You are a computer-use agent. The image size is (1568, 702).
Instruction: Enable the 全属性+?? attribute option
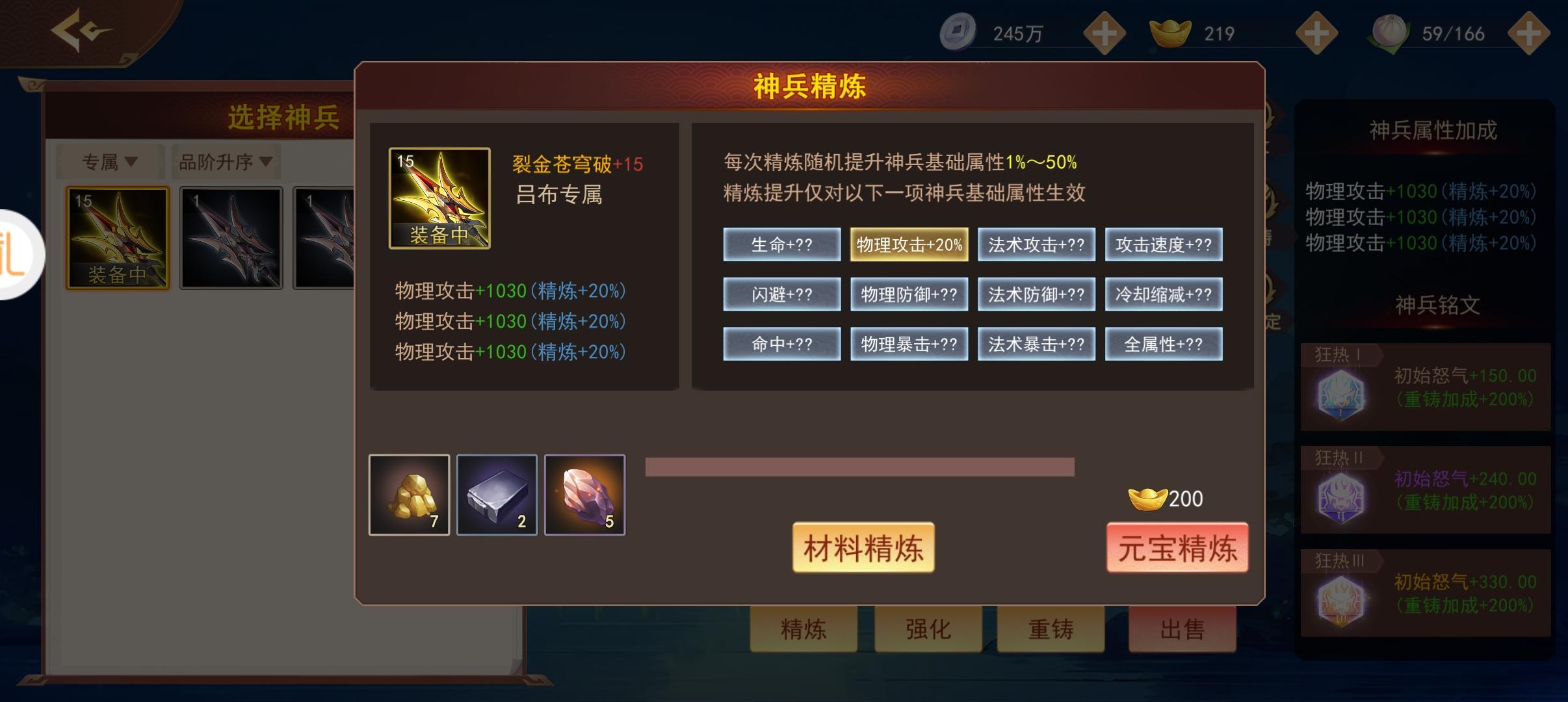1164,344
